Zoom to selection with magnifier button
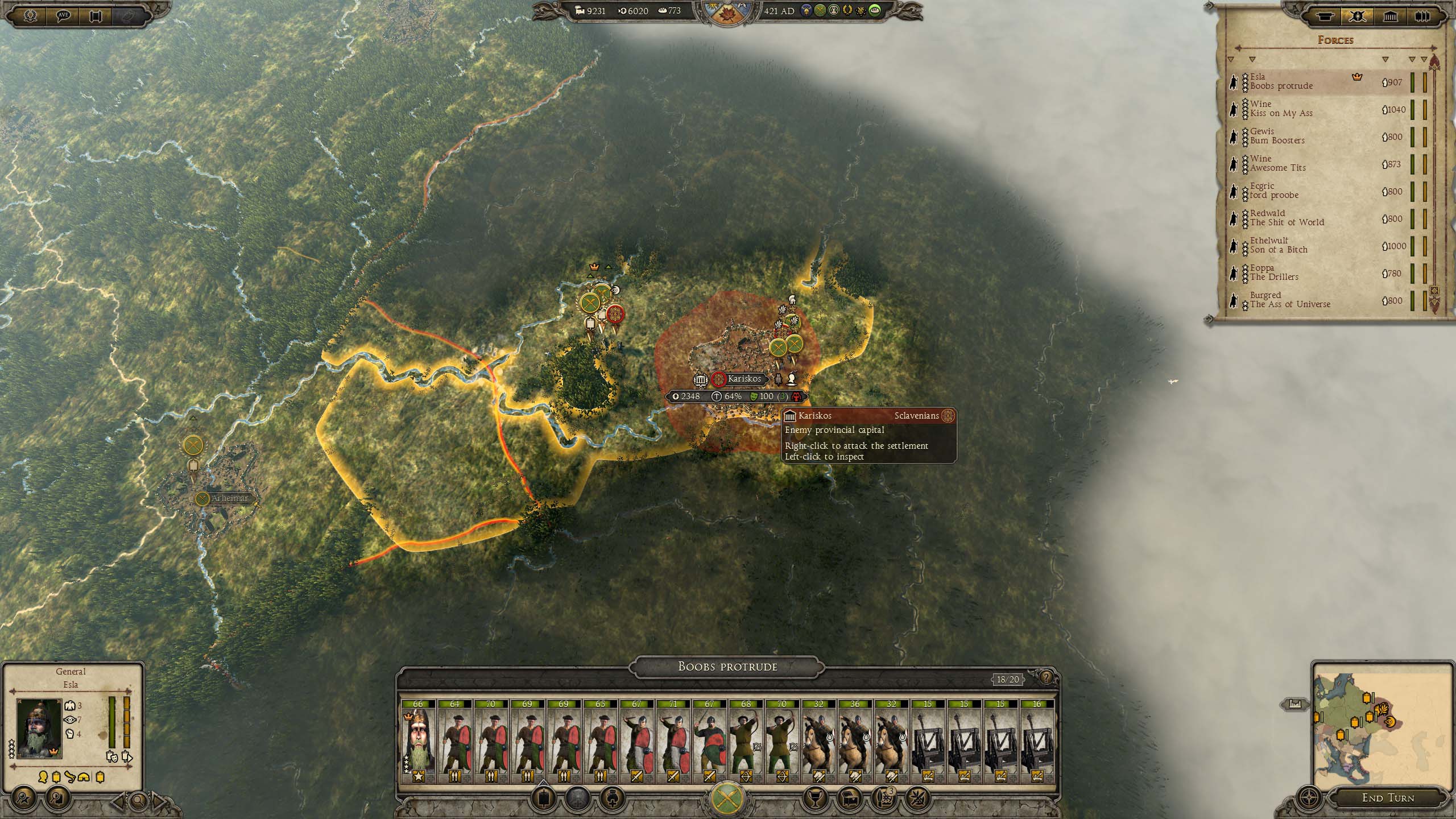1456x819 pixels. click(138, 801)
